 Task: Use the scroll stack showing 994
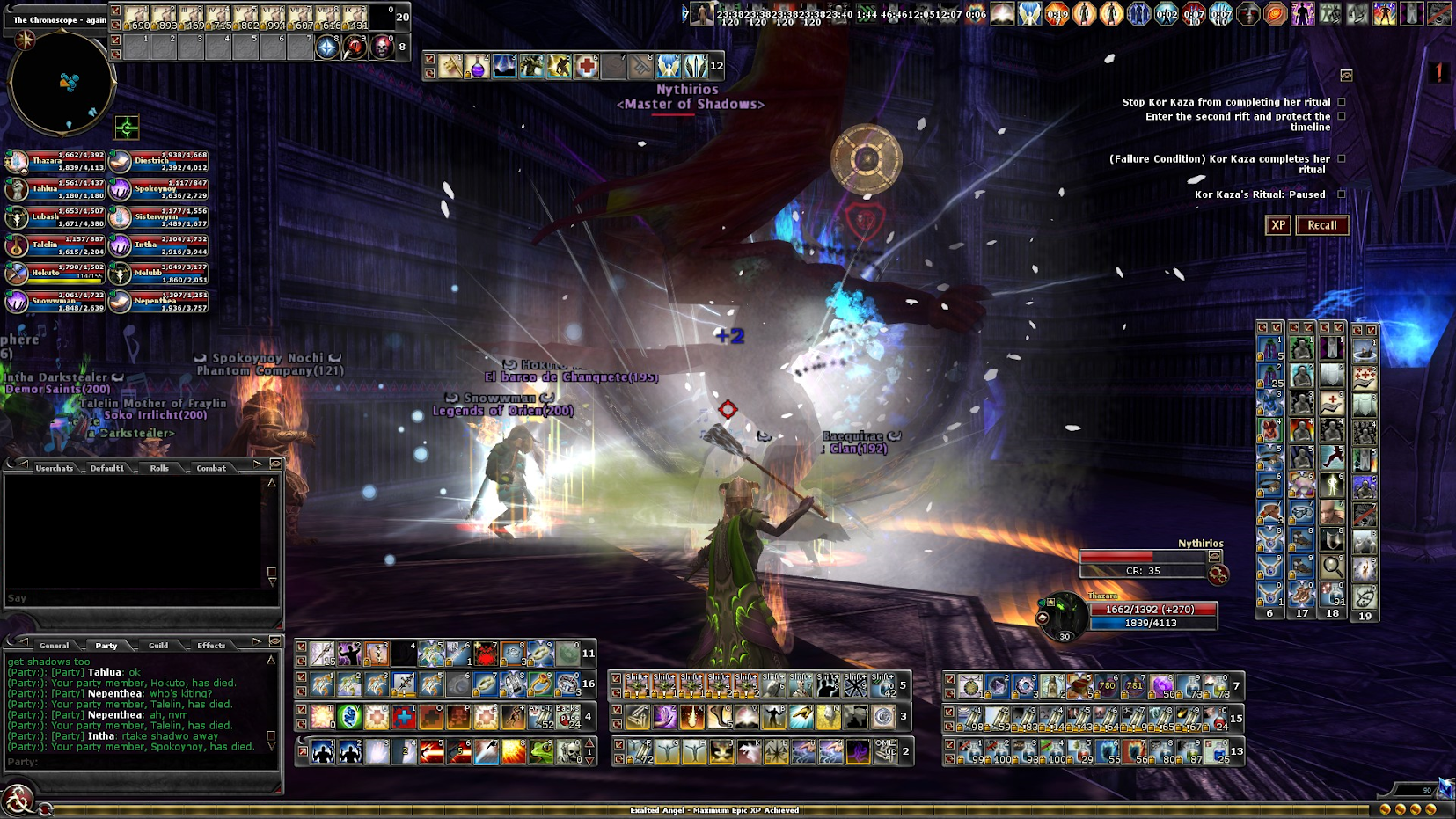[x=274, y=17]
